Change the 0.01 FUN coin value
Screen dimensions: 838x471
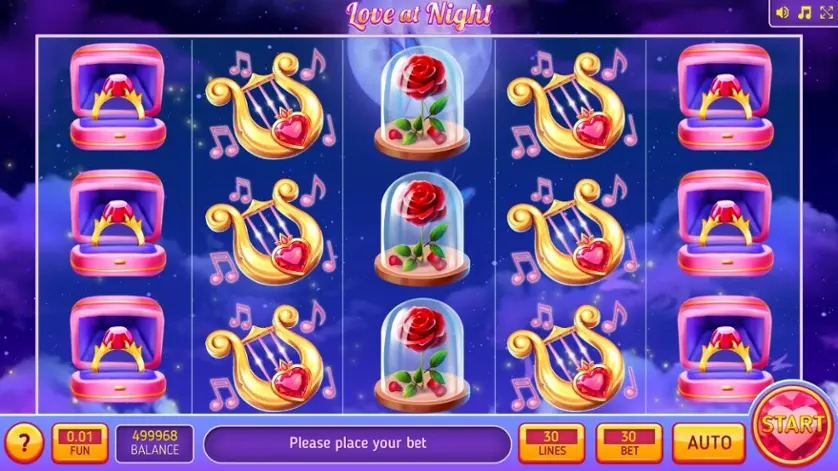(79, 442)
